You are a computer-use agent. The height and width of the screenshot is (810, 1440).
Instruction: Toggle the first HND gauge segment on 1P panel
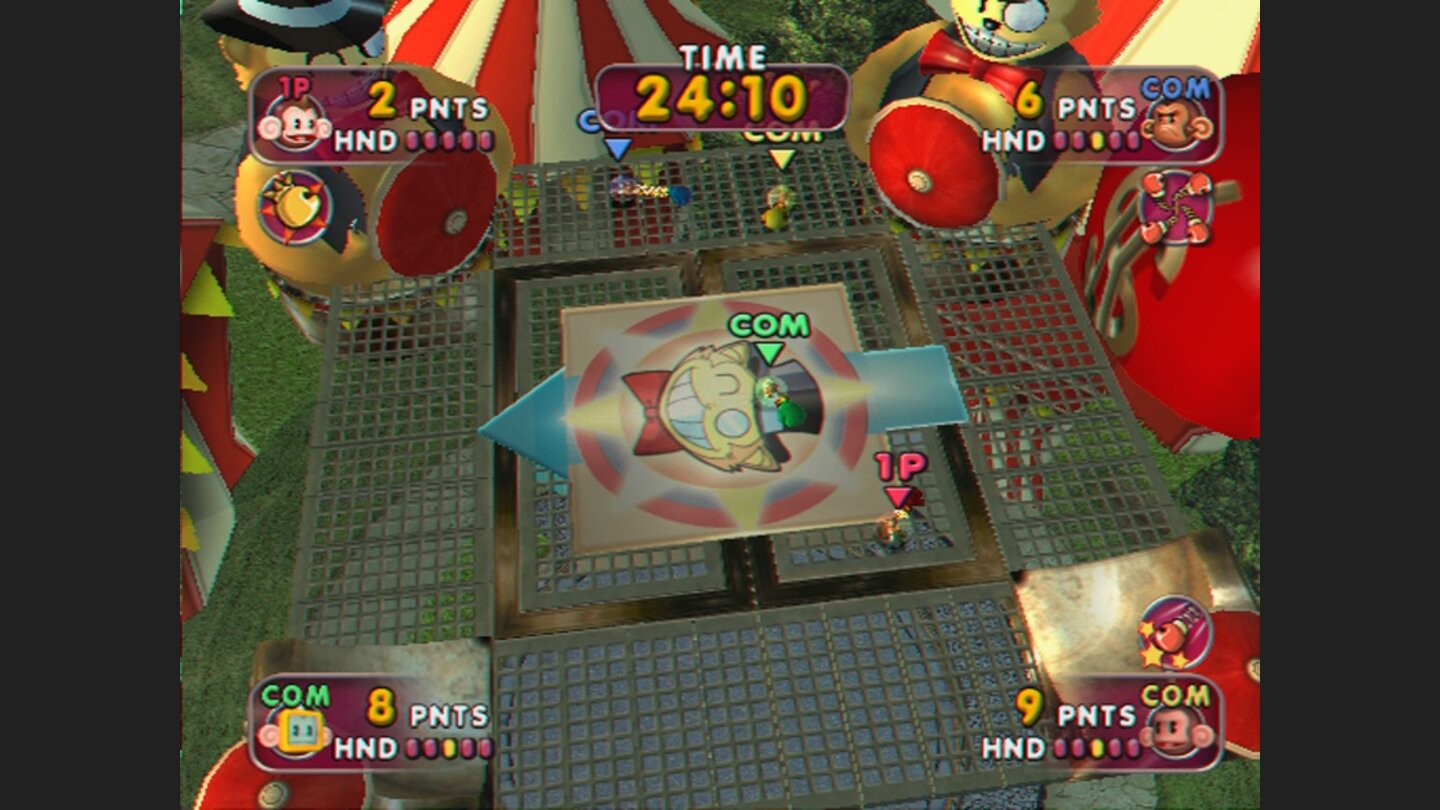point(414,142)
